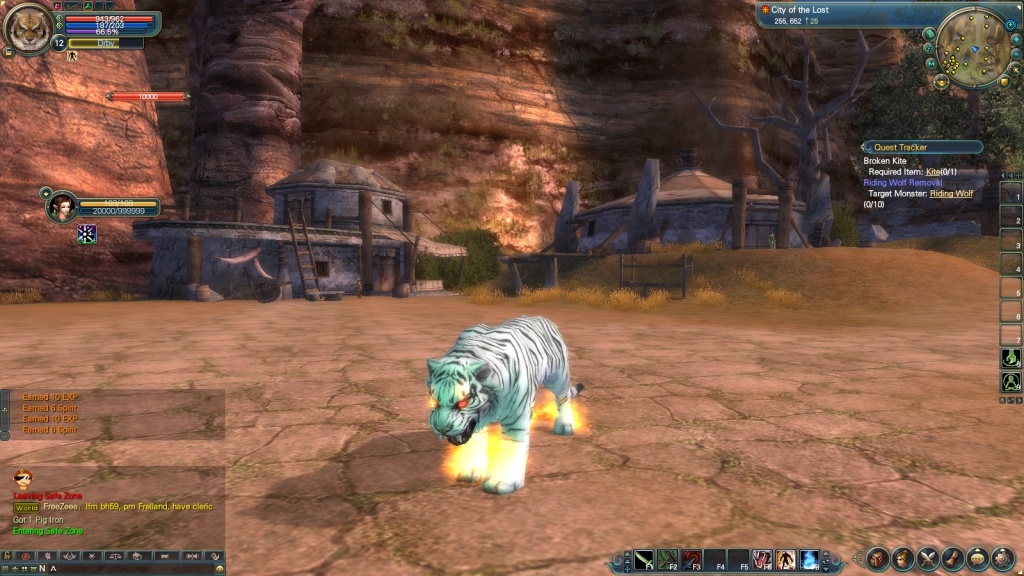1024x576 pixels.
Task: Open the crossed swords skills button
Action: [x=928, y=559]
